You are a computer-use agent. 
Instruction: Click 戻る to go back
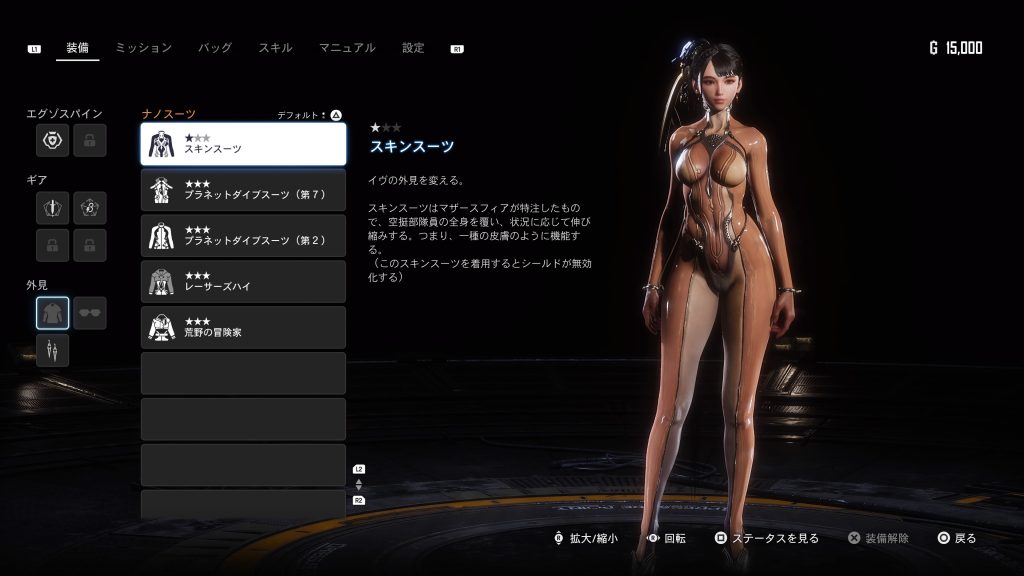(x=956, y=538)
